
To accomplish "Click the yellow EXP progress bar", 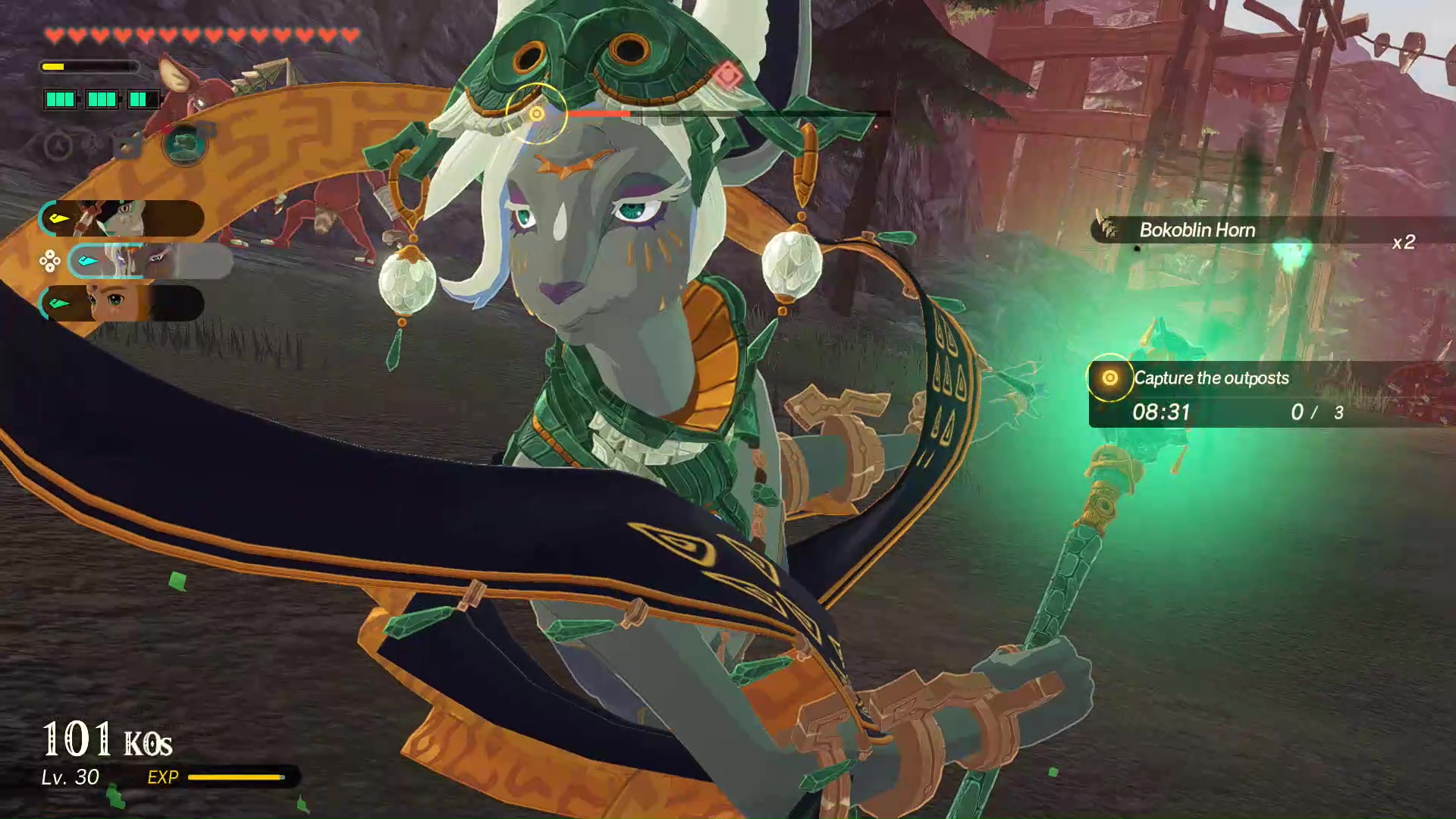I will [237, 777].
